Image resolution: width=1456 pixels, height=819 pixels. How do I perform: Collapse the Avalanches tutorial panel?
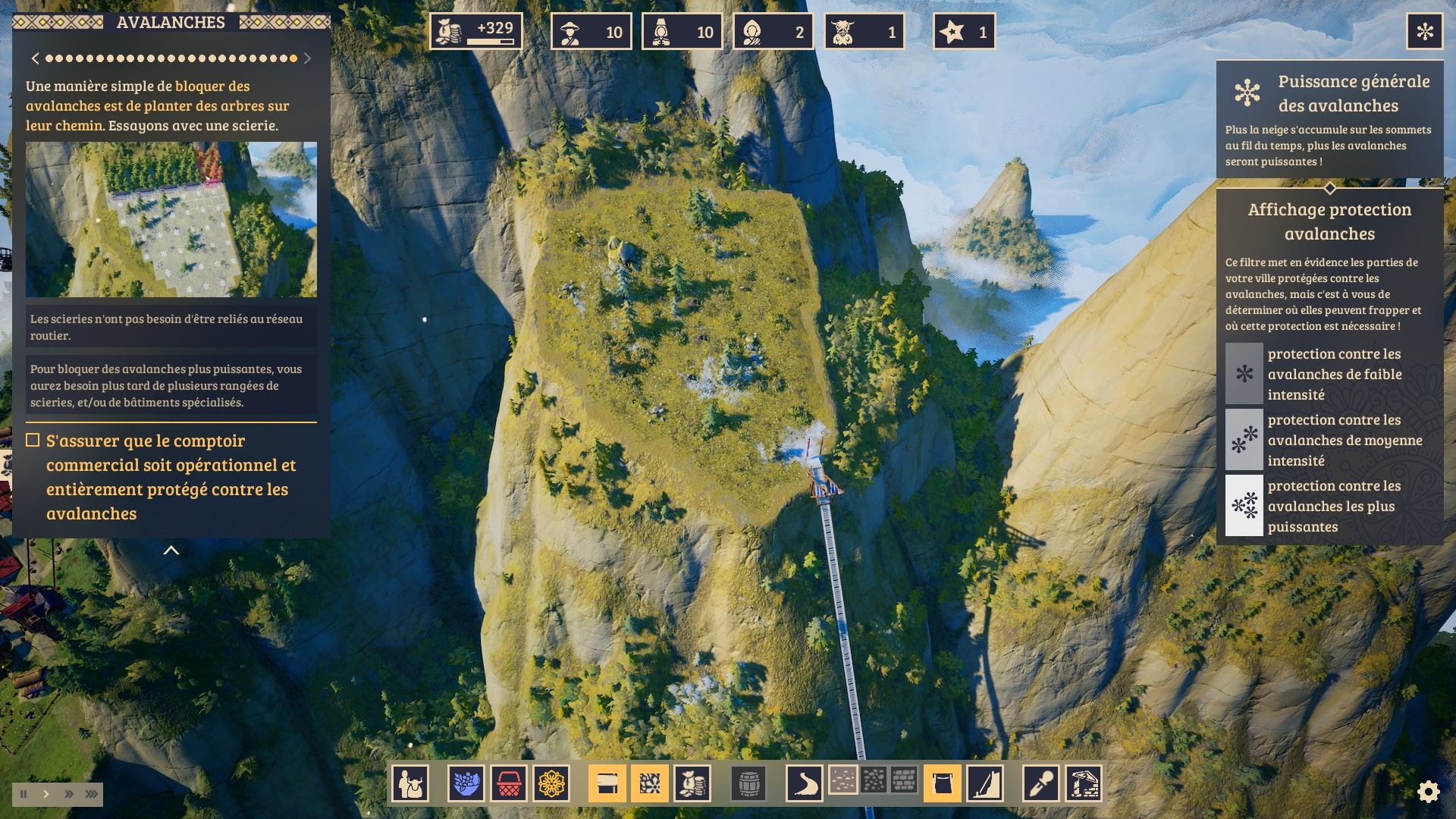pyautogui.click(x=171, y=551)
